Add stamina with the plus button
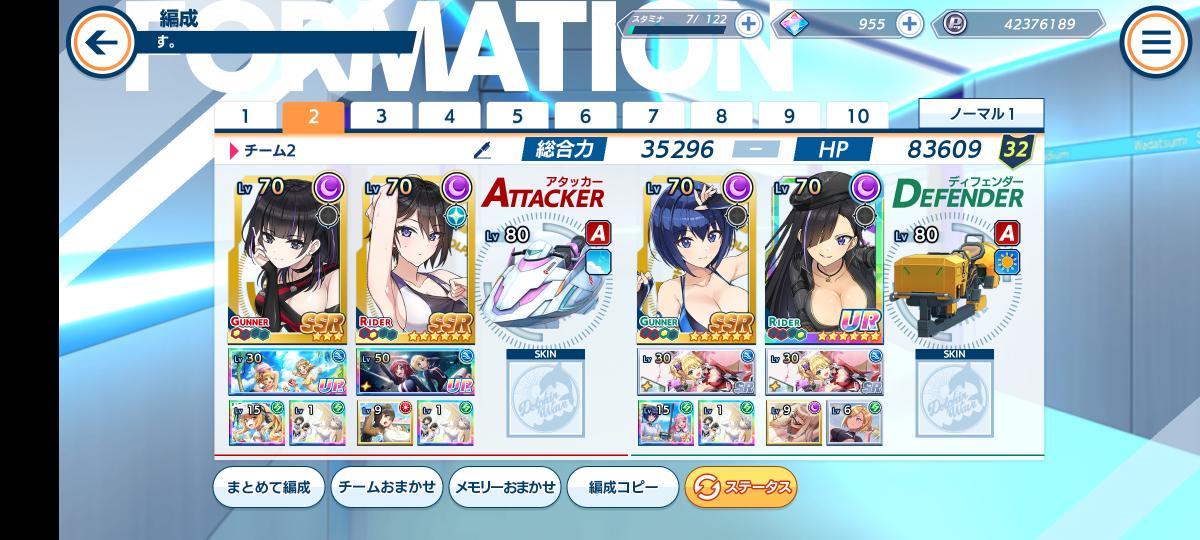Screen dimensions: 1200x540 pyautogui.click(x=748, y=24)
